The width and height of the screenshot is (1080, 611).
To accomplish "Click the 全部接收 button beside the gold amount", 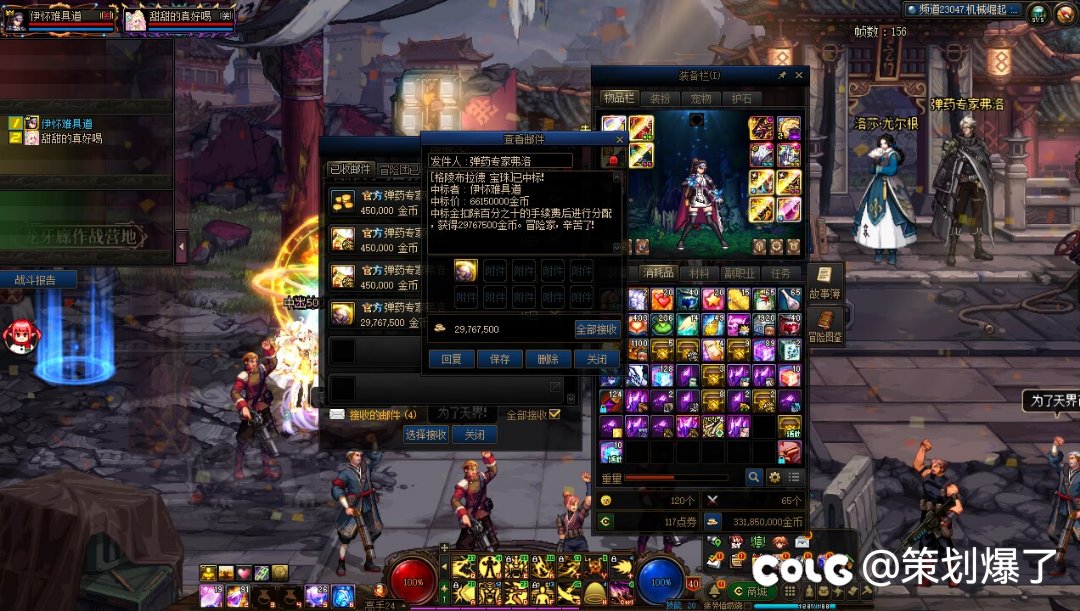I will pos(597,329).
